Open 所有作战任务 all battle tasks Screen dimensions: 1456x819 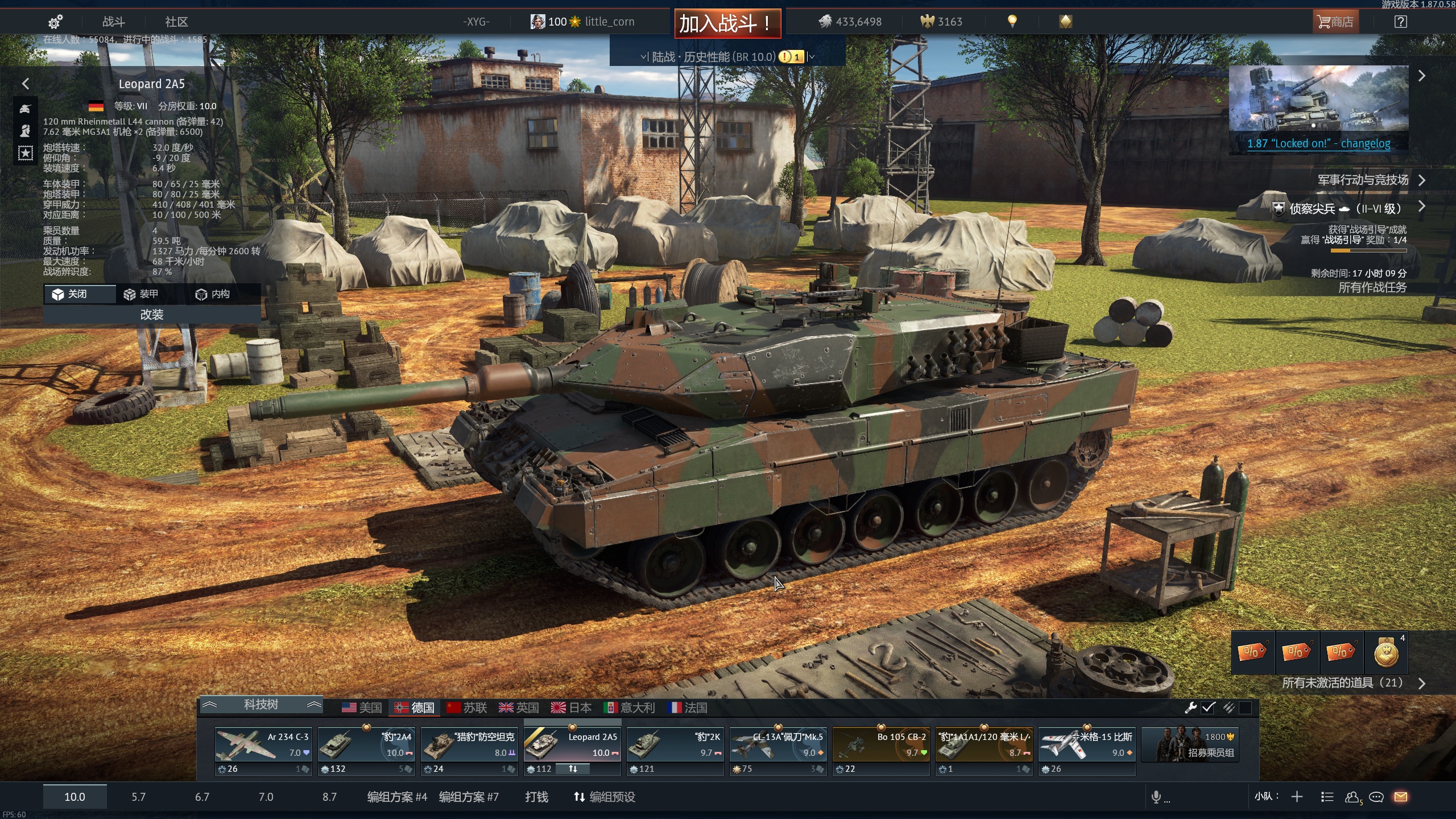coord(1372,287)
